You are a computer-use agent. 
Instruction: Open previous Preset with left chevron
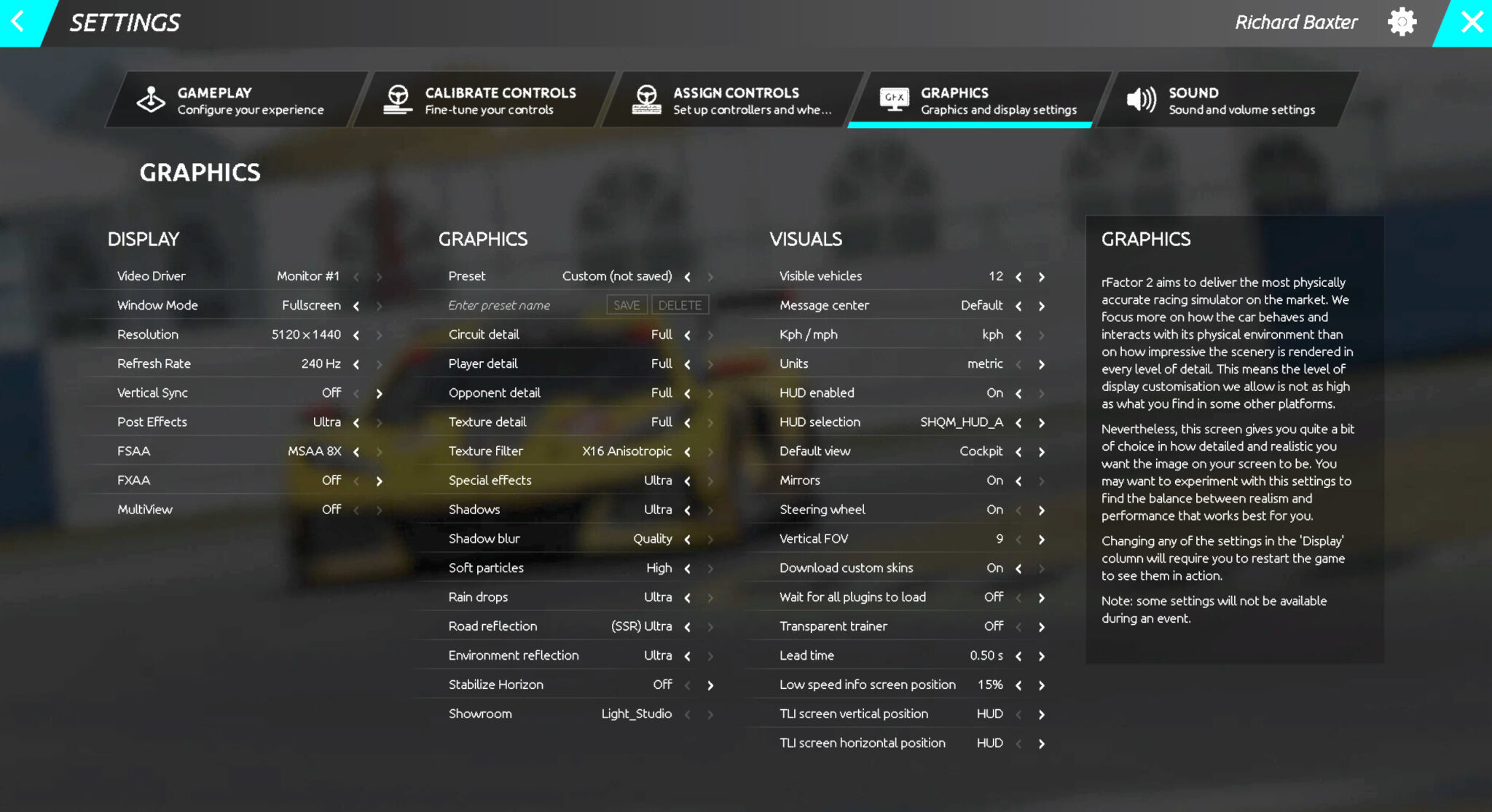687,277
